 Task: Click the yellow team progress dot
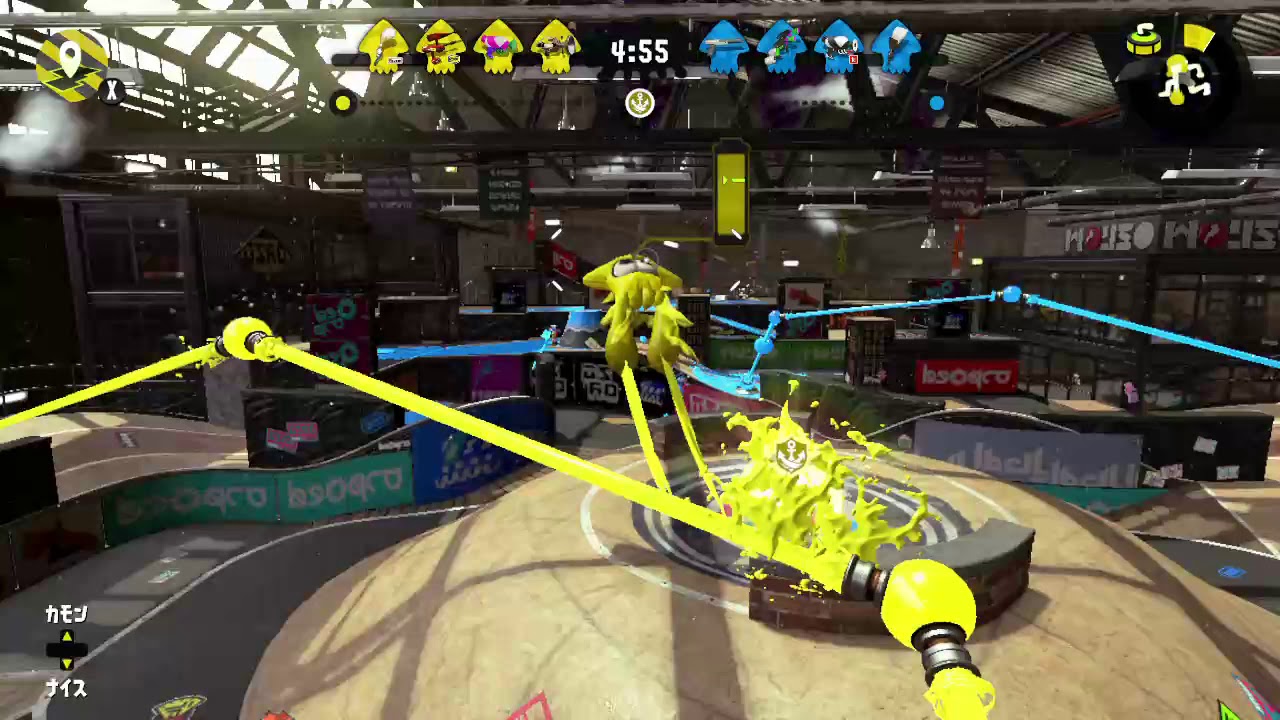pyautogui.click(x=343, y=103)
